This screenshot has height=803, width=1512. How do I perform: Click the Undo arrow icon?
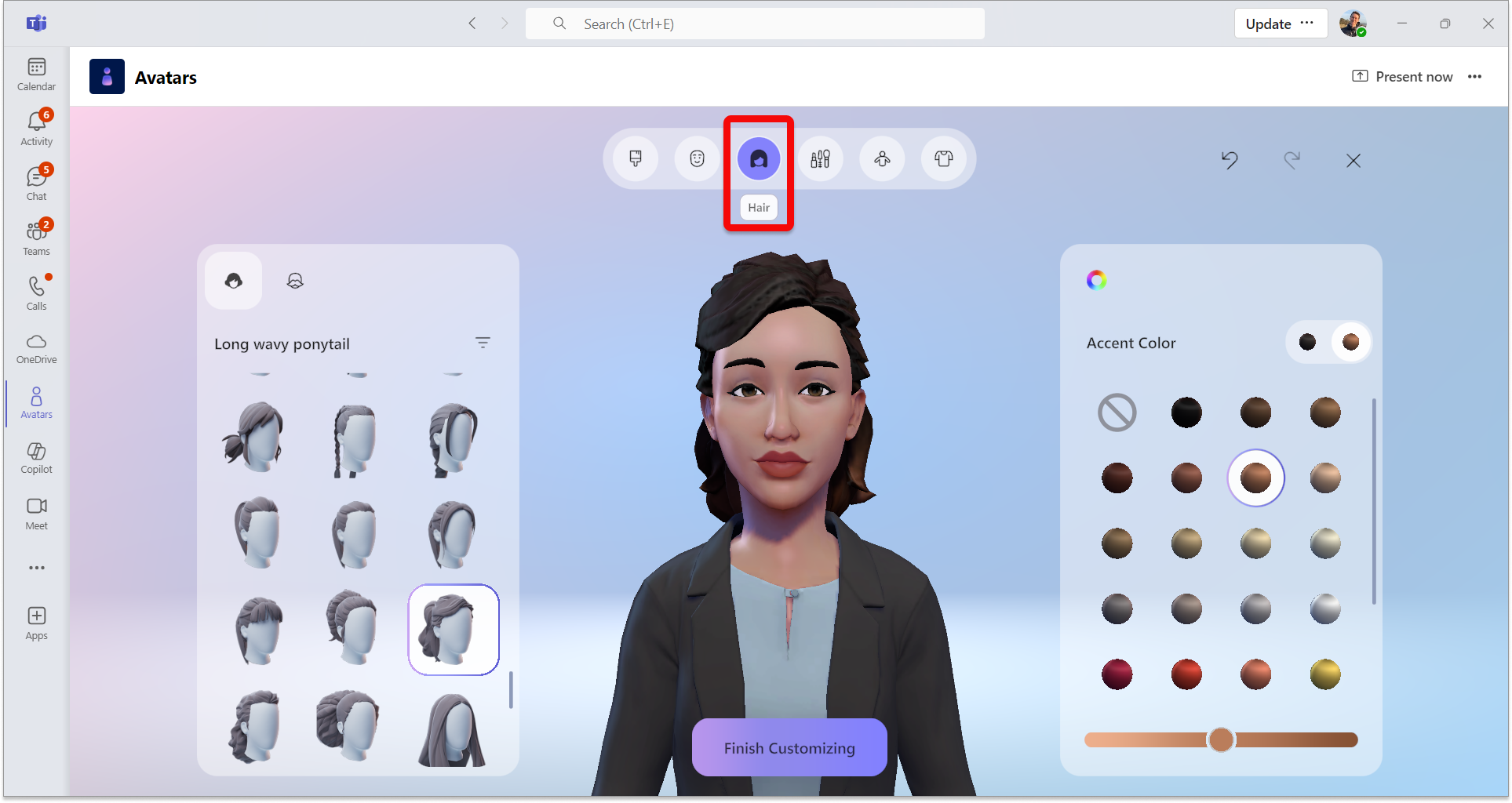pyautogui.click(x=1230, y=161)
